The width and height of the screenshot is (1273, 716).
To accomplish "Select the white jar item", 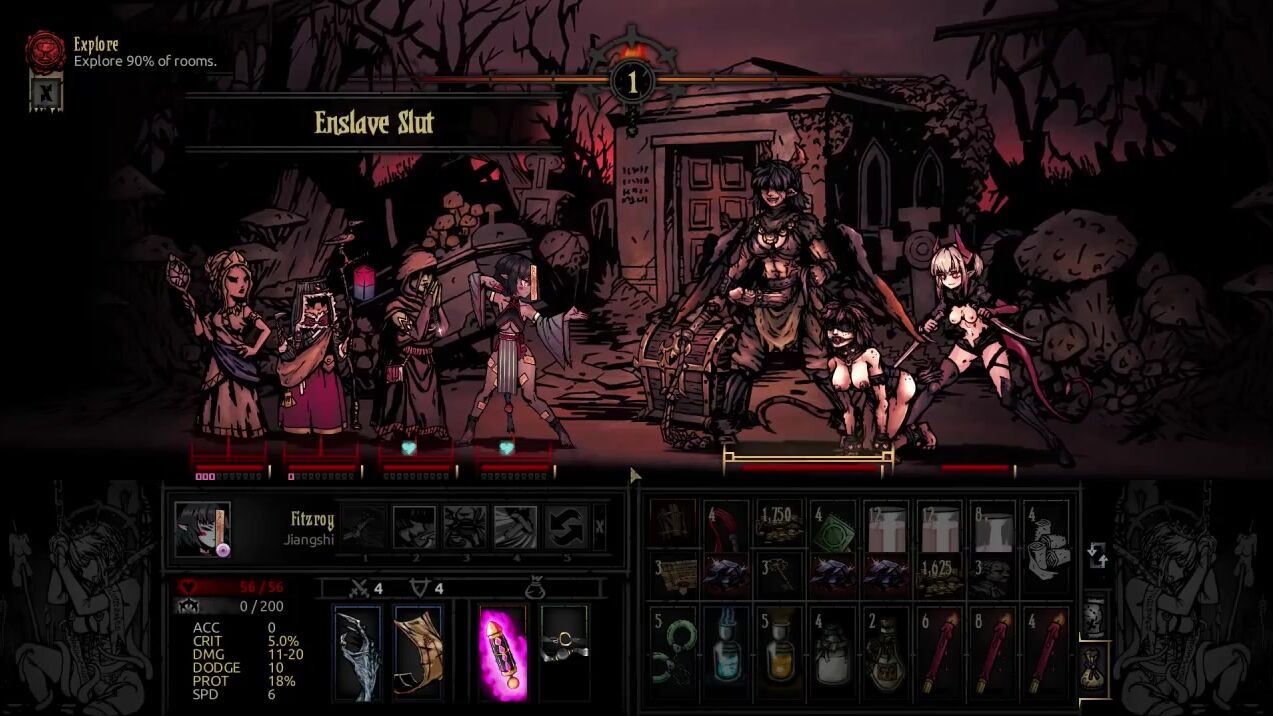I will click(833, 651).
